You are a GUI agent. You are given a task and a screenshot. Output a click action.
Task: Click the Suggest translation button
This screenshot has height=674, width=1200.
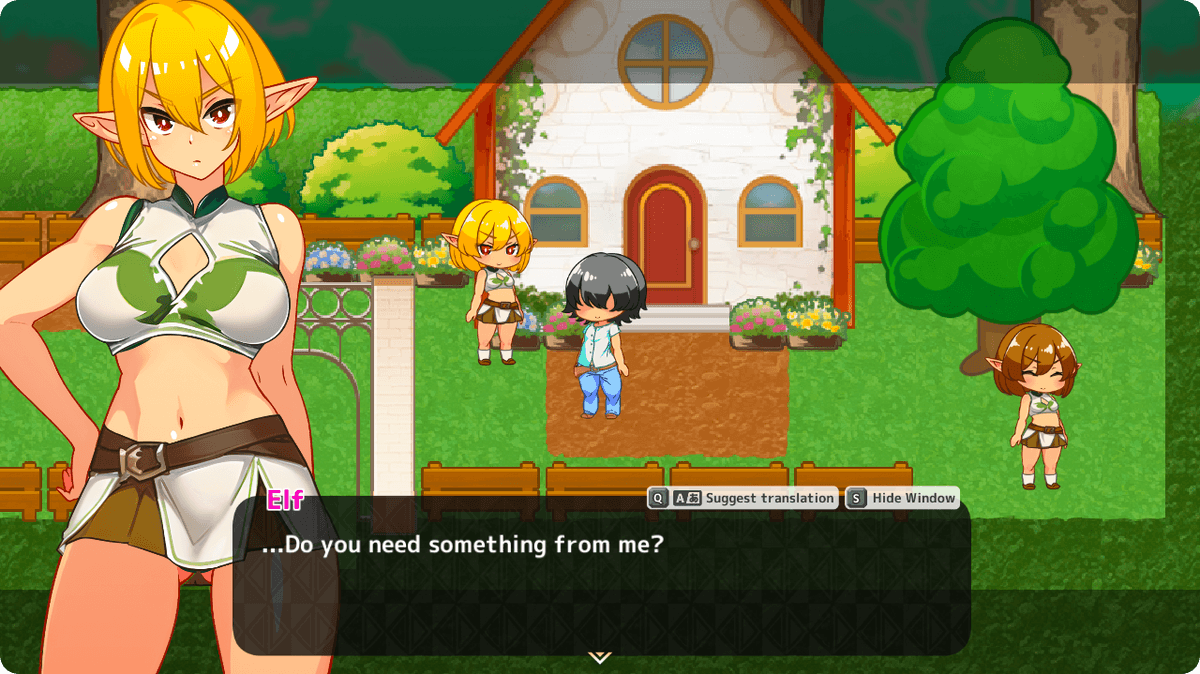pos(742,498)
